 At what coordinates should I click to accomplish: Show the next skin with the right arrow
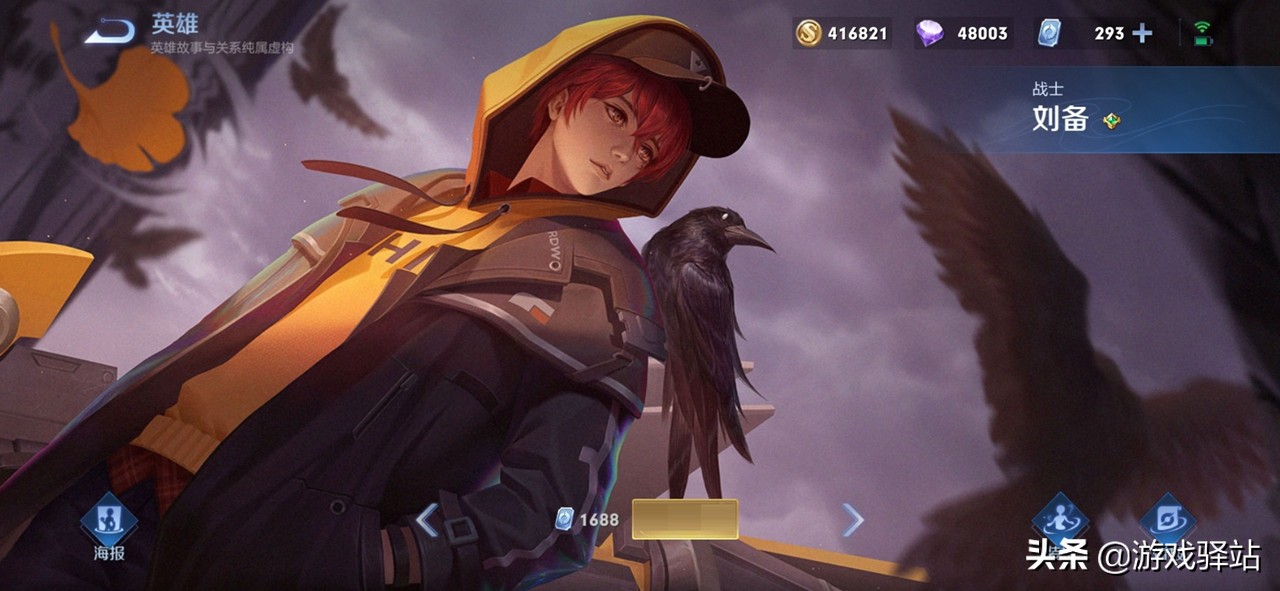pyautogui.click(x=852, y=520)
